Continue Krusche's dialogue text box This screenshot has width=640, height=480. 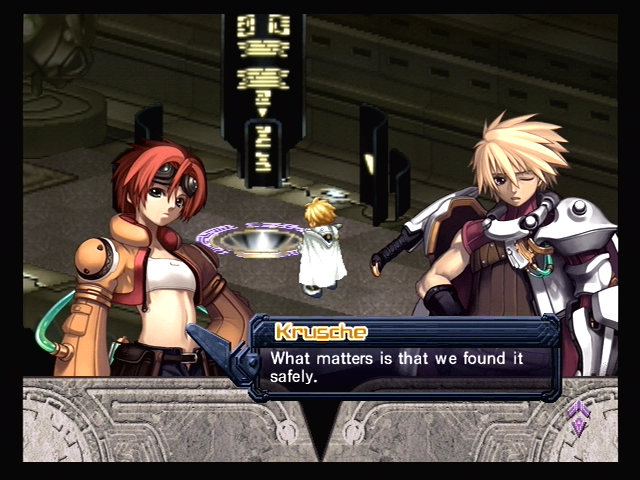click(405, 358)
